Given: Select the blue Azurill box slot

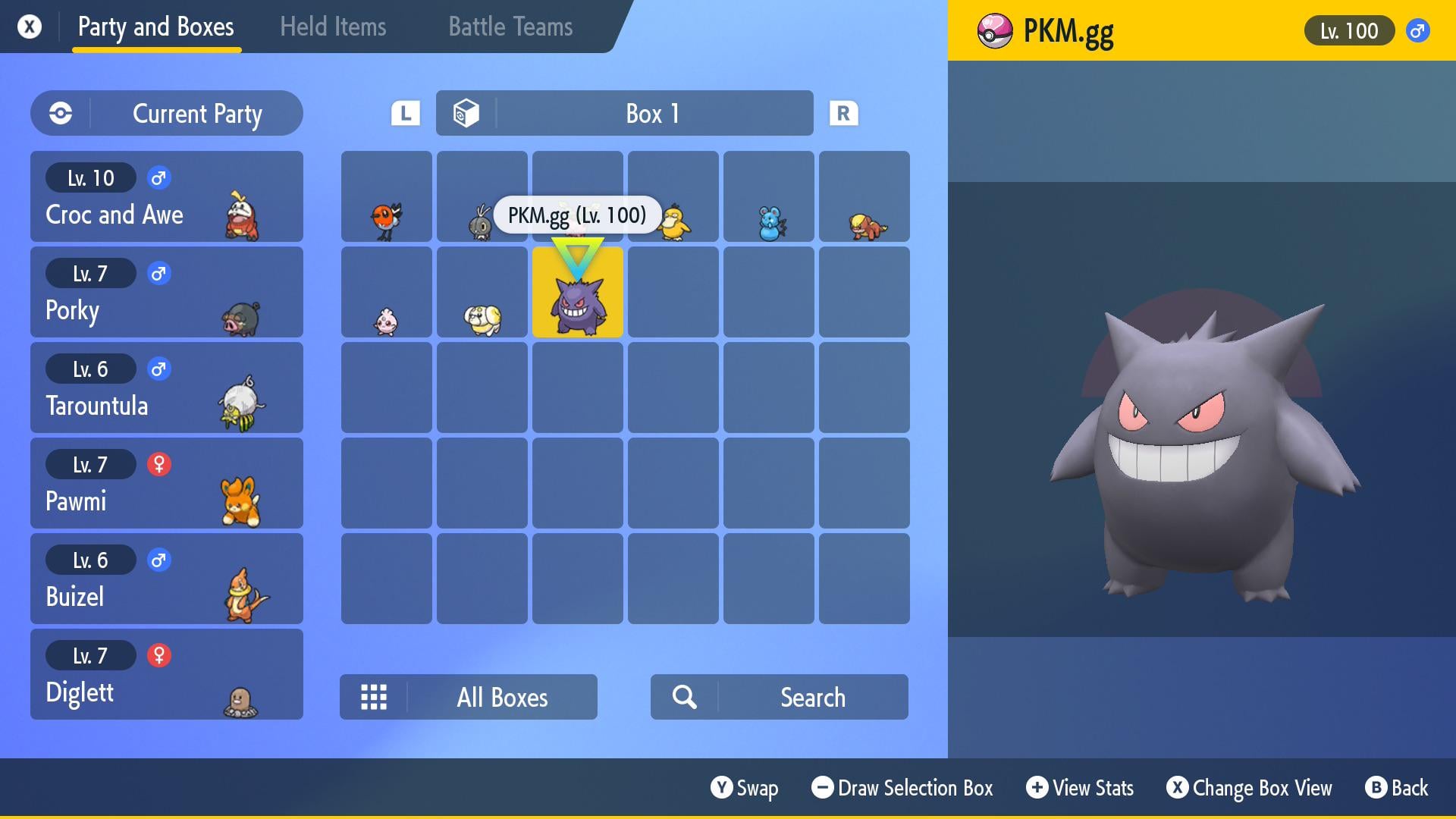Looking at the screenshot, I should pos(769,197).
